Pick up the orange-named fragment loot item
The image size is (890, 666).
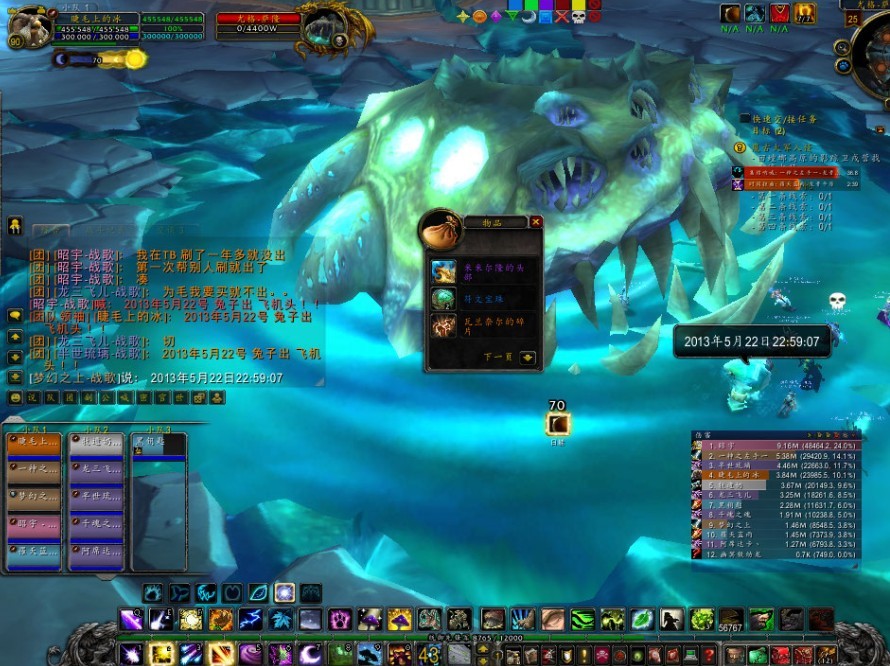[x=444, y=326]
